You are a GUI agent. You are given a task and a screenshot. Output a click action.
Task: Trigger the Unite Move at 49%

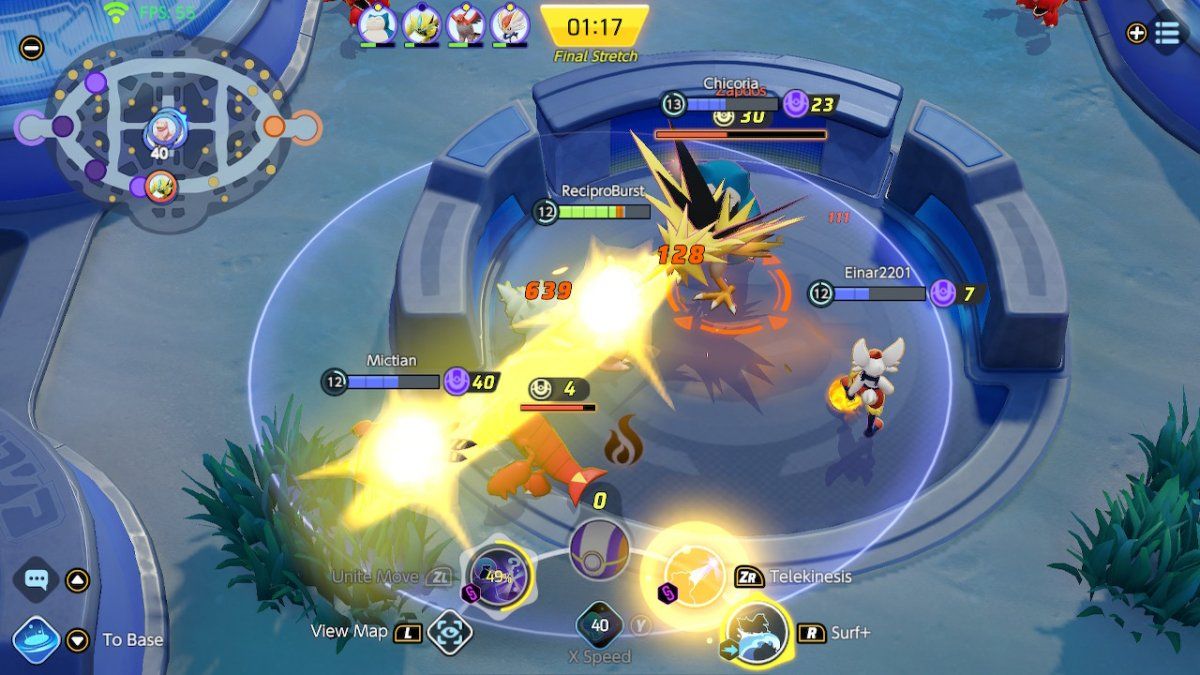tap(498, 575)
